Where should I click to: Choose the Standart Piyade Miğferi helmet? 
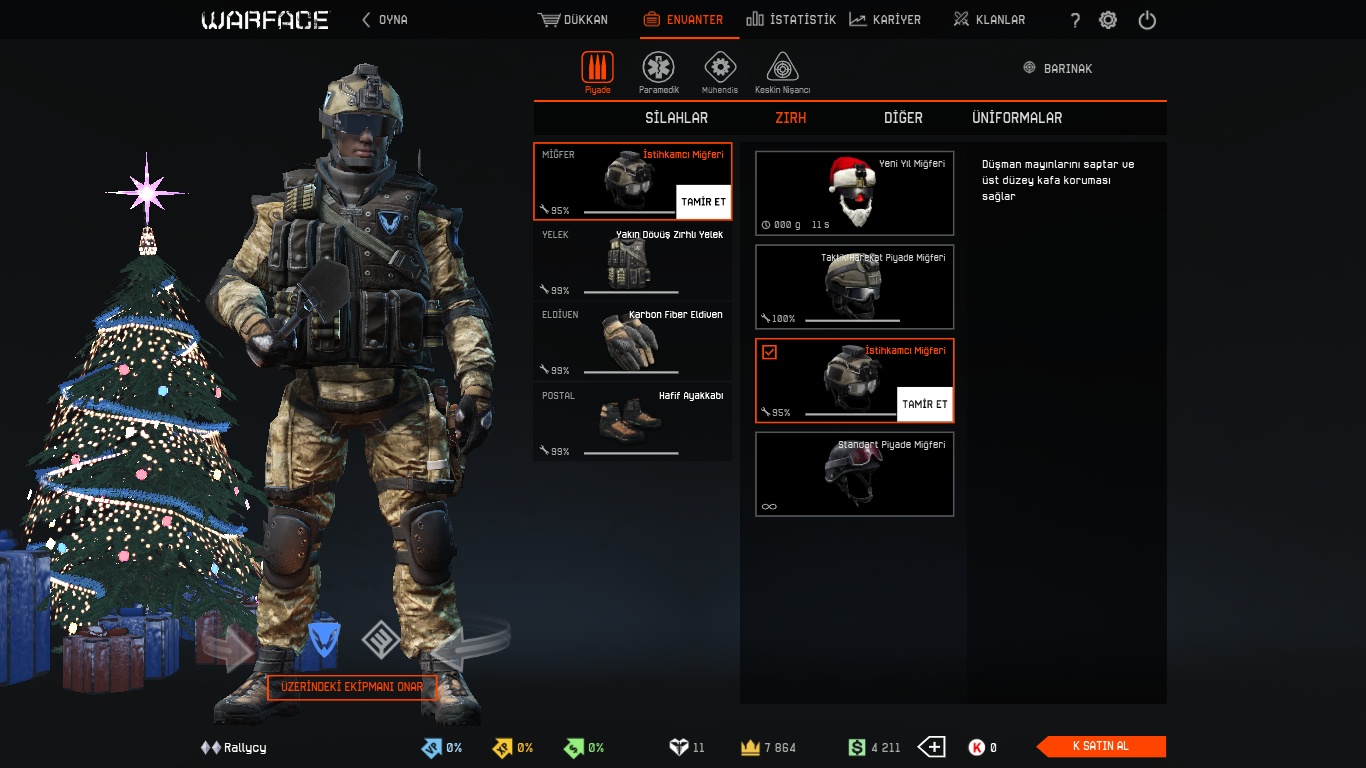pos(854,474)
